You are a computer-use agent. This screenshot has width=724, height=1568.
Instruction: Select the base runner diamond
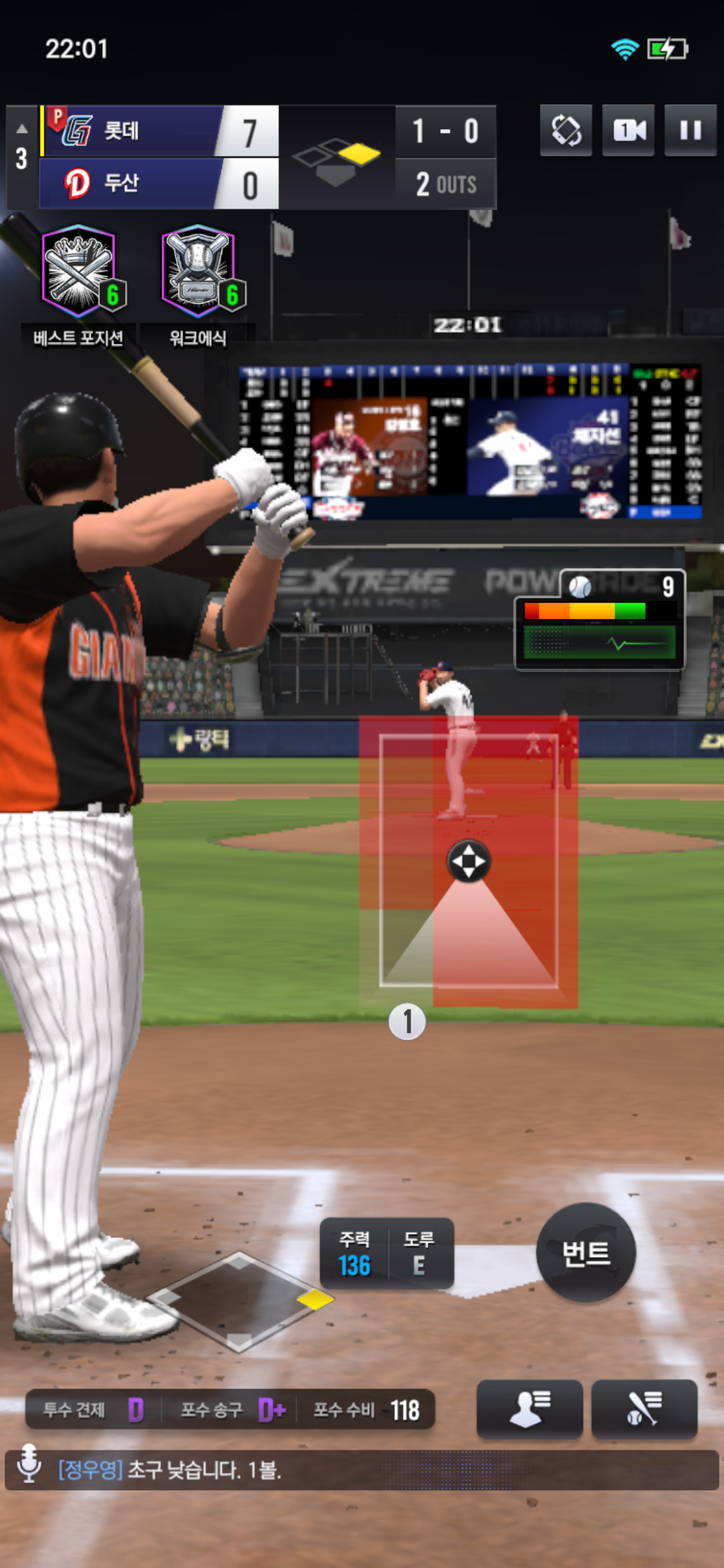pyautogui.click(x=240, y=1300)
